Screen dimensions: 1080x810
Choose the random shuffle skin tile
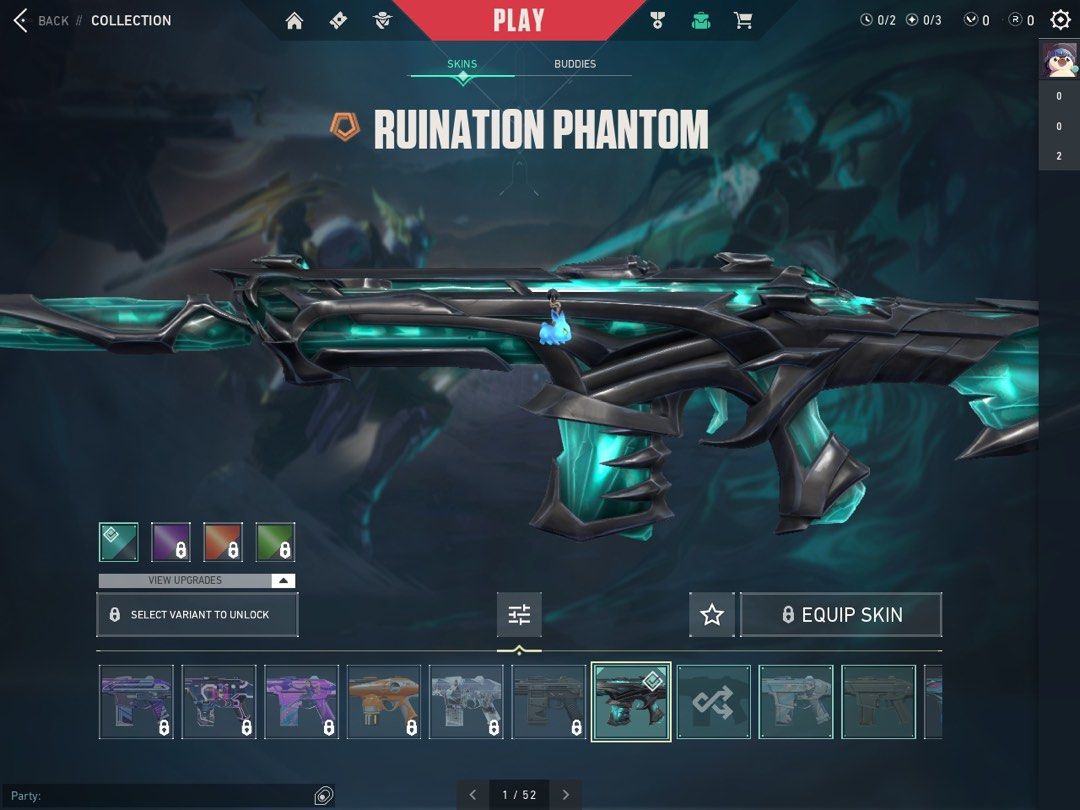713,702
